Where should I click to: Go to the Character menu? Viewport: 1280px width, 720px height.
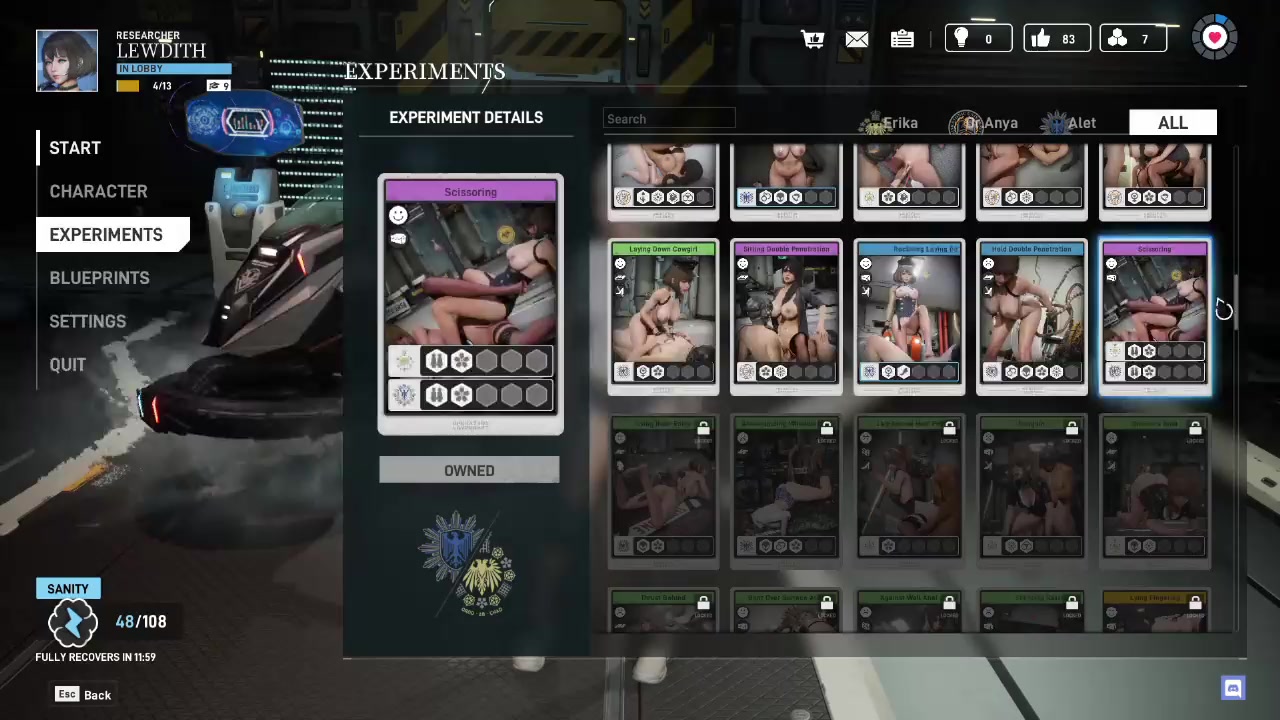pos(98,191)
